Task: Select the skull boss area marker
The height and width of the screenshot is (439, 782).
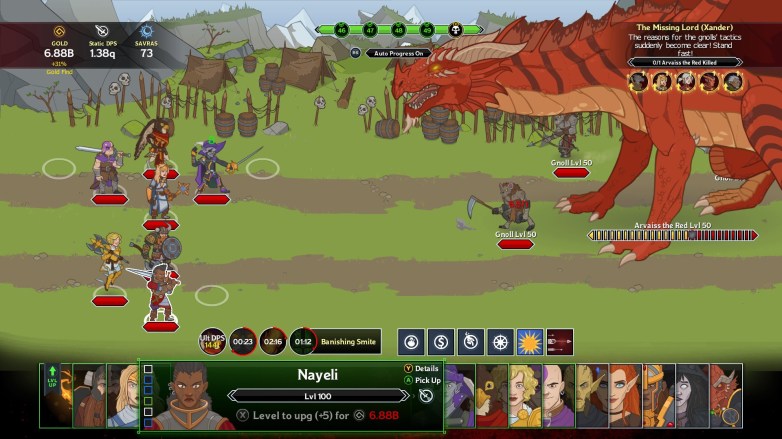Action: tap(454, 30)
